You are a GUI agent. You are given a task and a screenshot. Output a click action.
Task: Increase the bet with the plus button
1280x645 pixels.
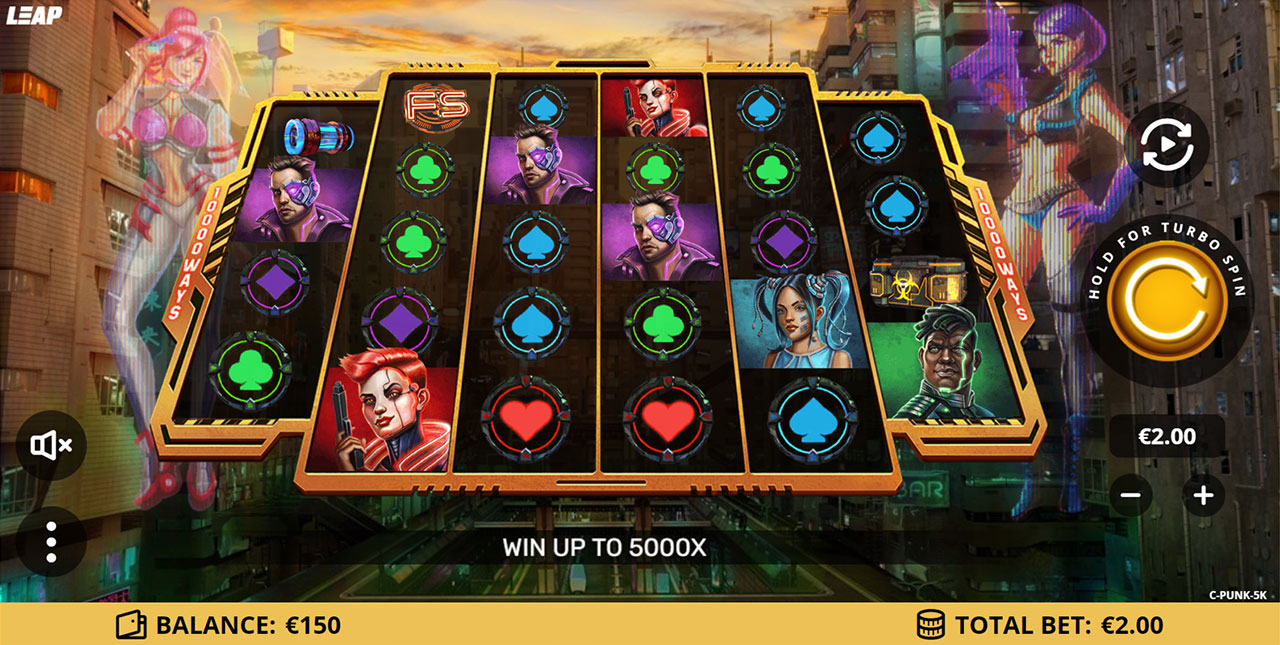point(1203,494)
